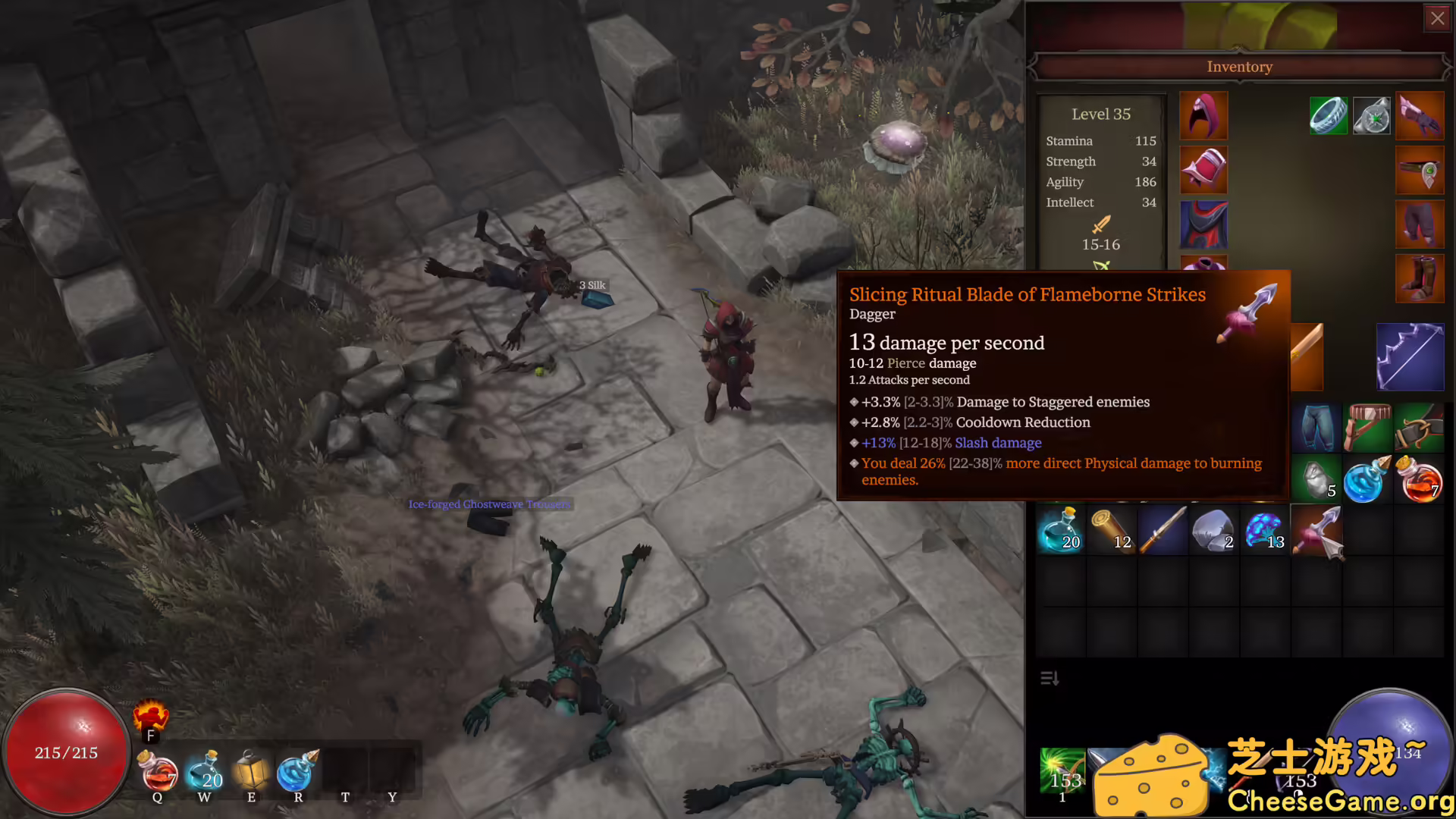This screenshot has height=819, width=1456.
Task: Select the equipped red shoulder armor
Action: click(x=1203, y=170)
